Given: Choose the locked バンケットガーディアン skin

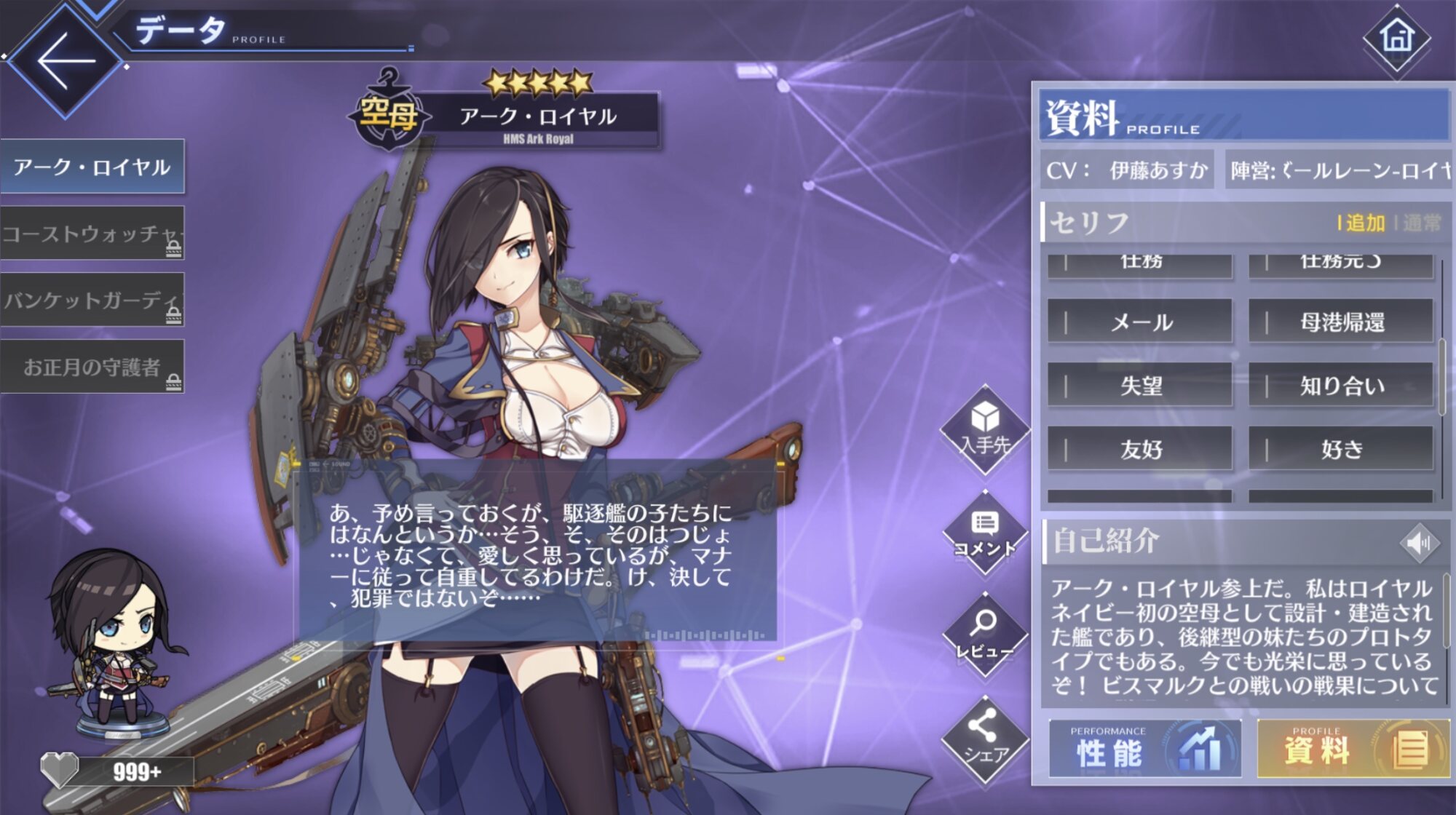Looking at the screenshot, I should (x=92, y=300).
